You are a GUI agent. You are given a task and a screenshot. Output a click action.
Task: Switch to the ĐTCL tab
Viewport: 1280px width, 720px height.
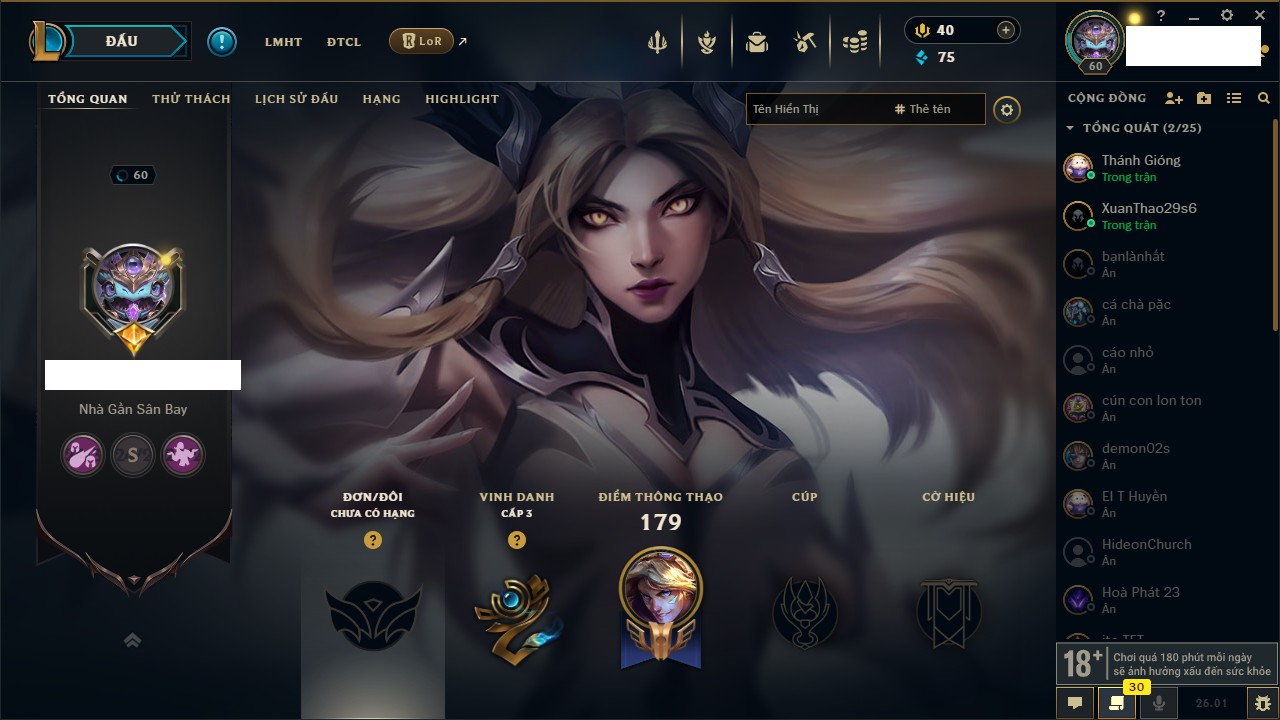click(x=344, y=42)
